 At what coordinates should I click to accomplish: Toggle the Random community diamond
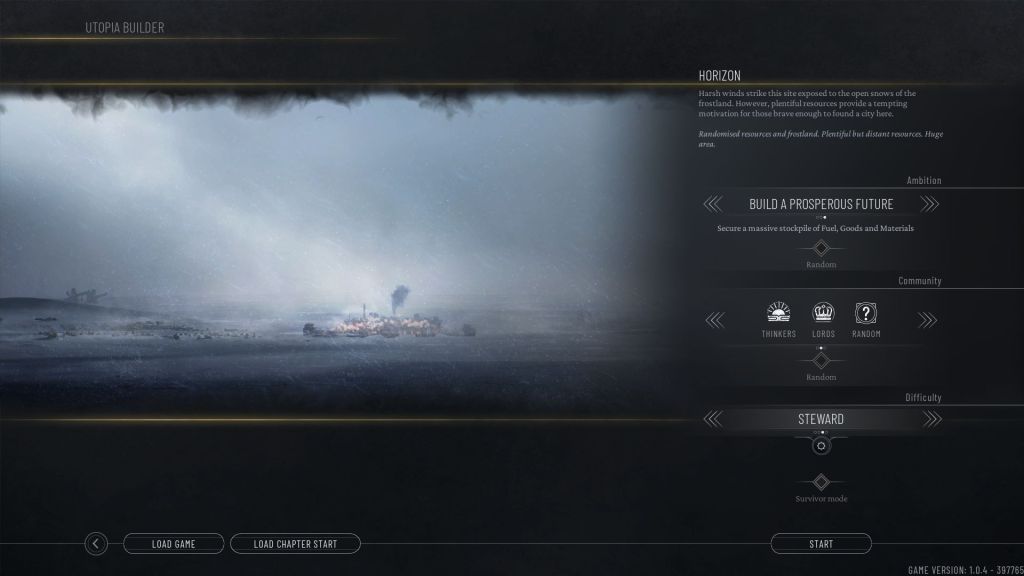(x=821, y=361)
